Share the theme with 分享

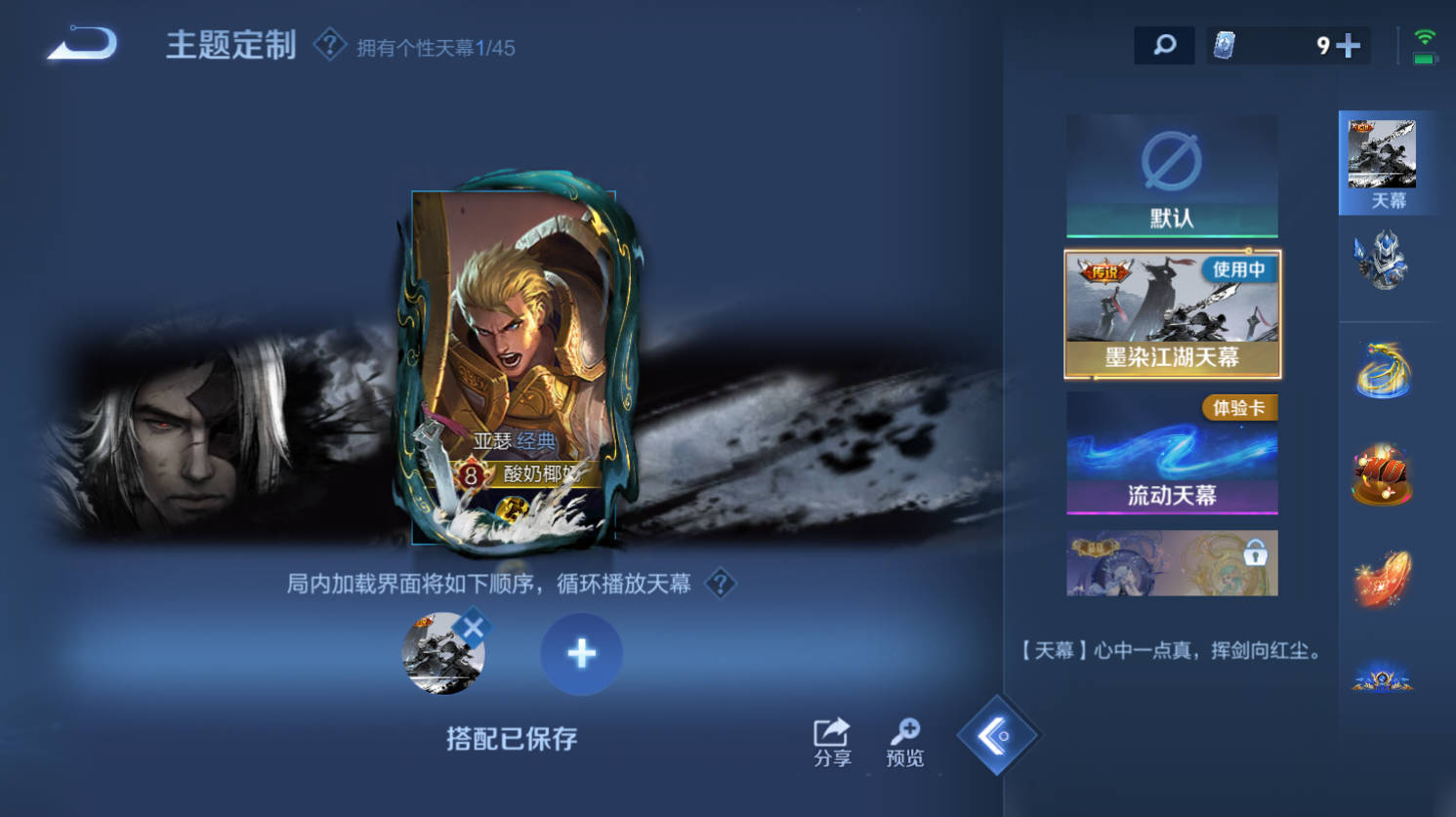832,743
